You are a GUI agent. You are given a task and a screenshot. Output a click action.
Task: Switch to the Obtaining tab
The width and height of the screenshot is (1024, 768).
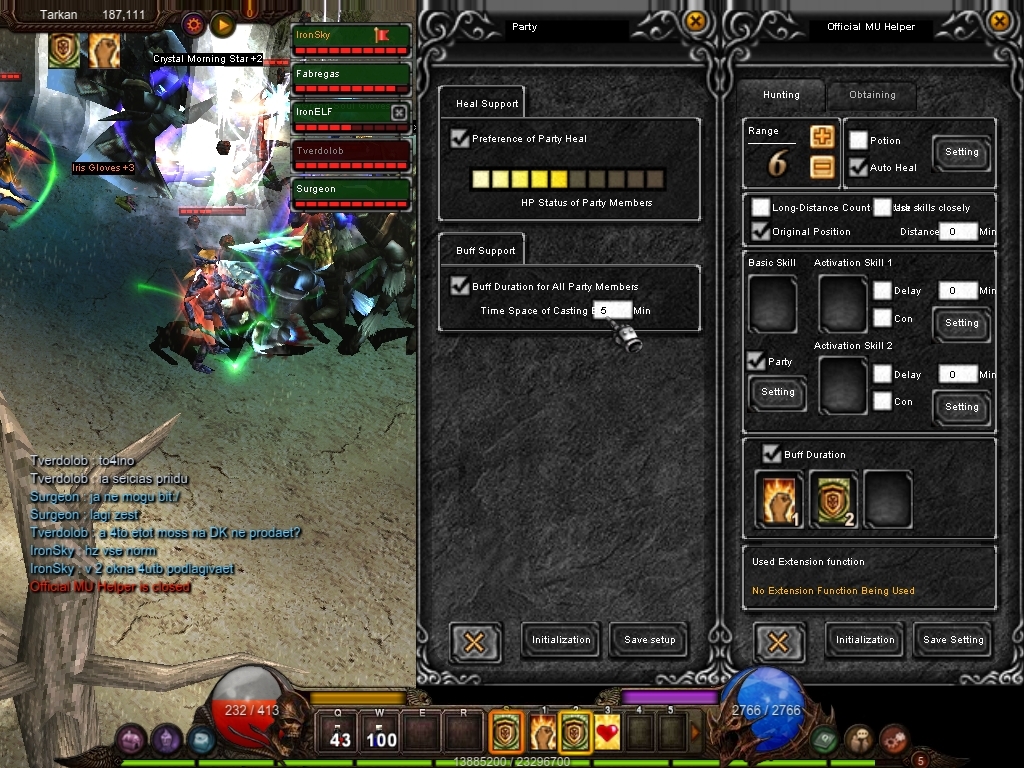pos(872,95)
